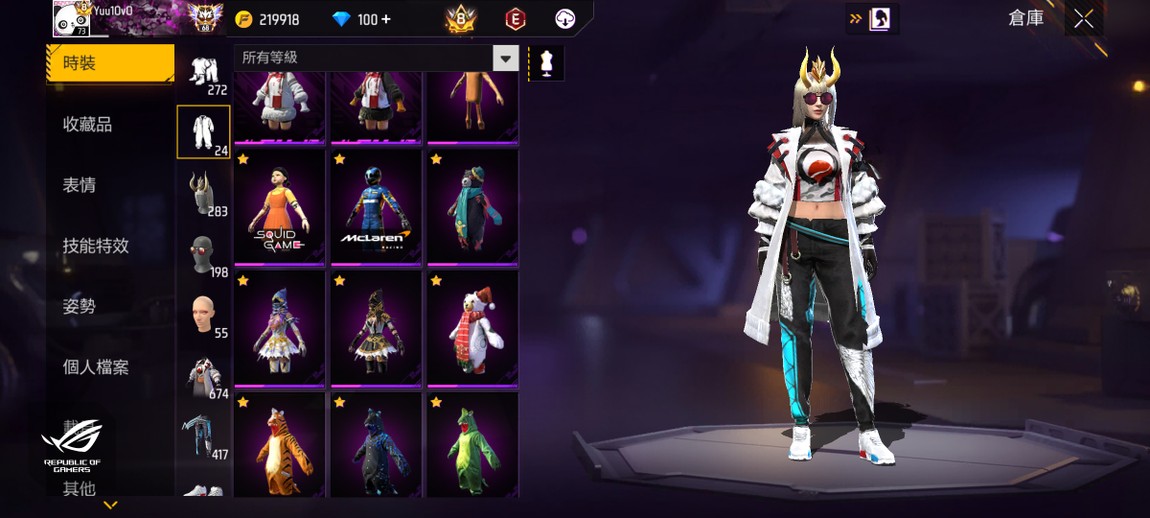1150x518 pixels.
Task: Open the 收藏品 collection tab
Action: (x=88, y=124)
